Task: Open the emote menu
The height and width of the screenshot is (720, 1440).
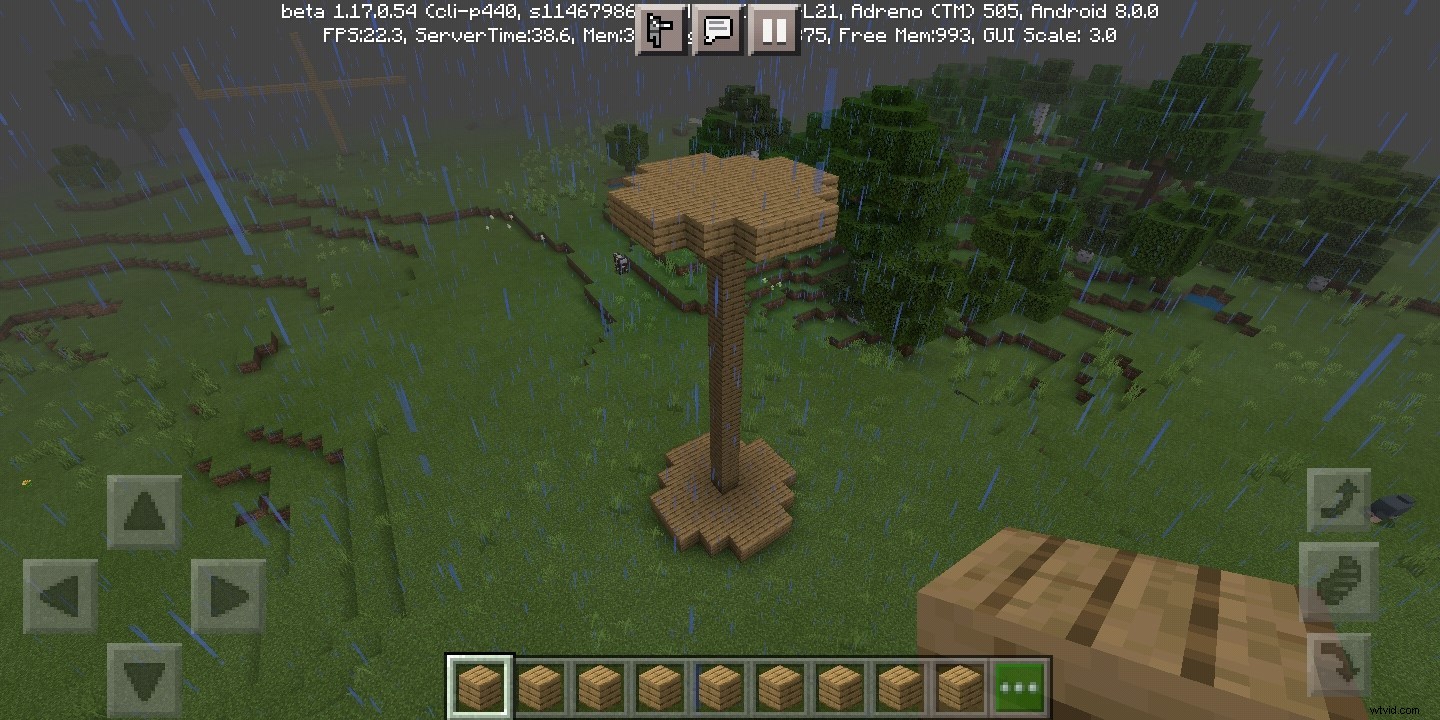Action: coord(660,30)
